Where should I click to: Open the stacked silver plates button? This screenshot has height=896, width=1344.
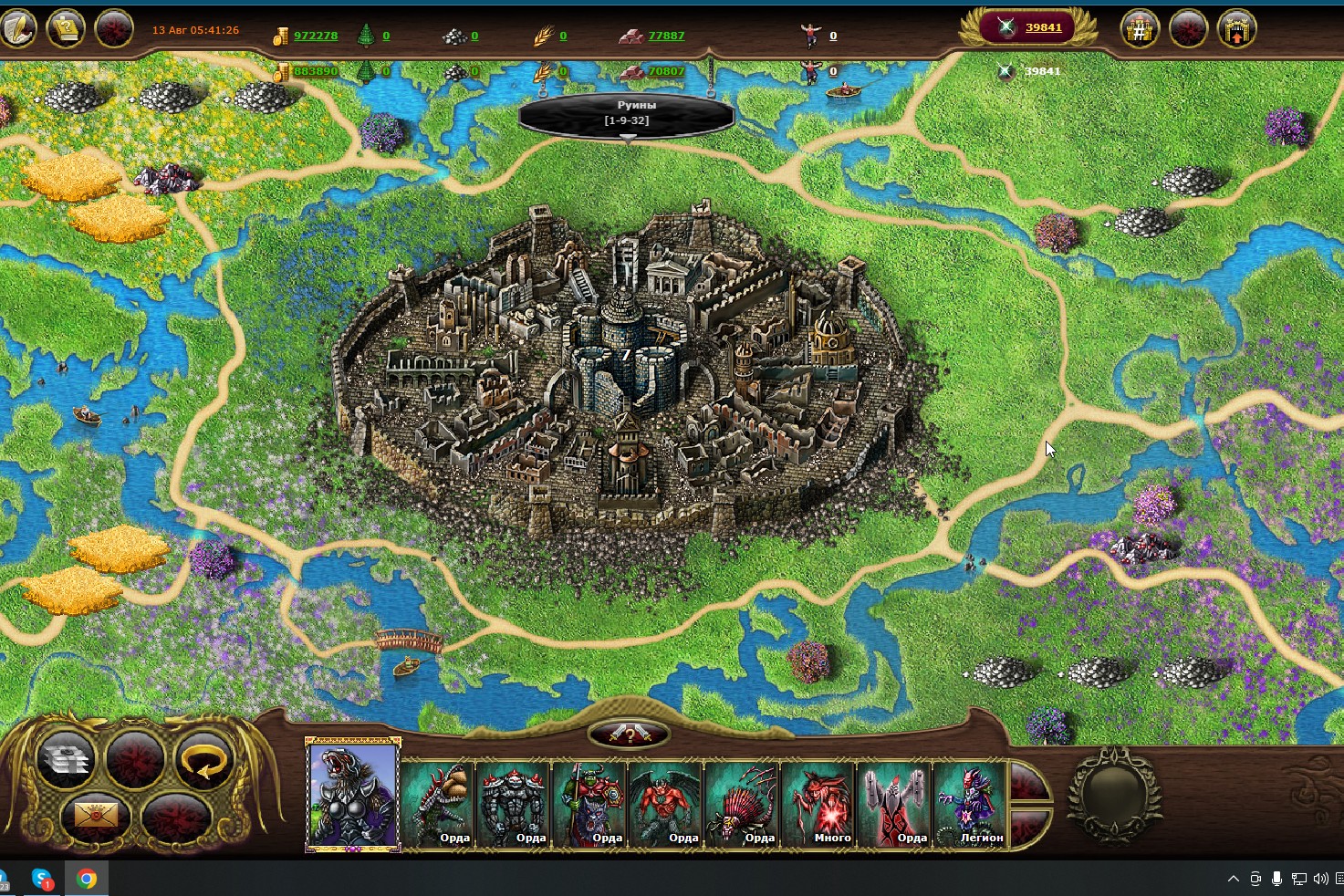(x=65, y=759)
